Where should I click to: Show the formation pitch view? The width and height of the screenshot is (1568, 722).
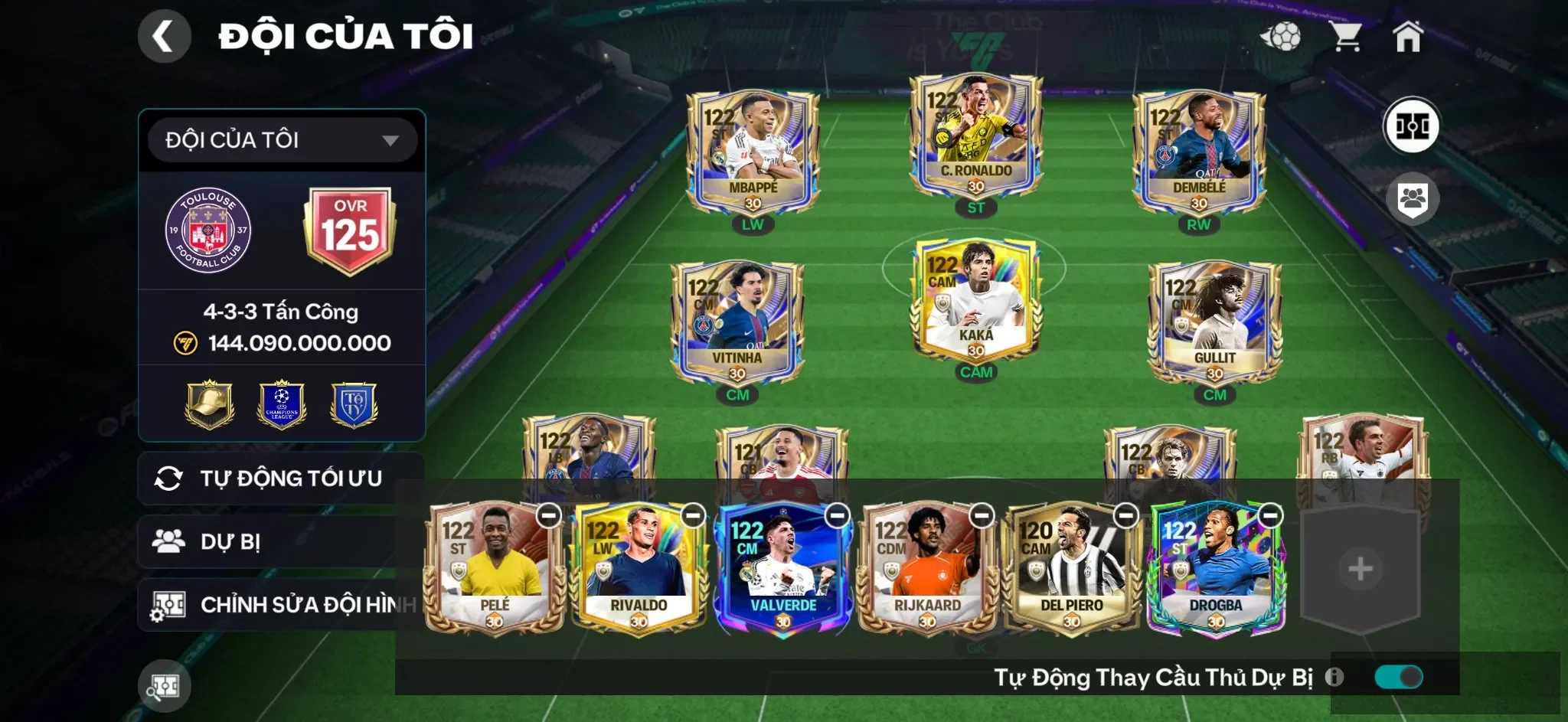coord(1411,126)
